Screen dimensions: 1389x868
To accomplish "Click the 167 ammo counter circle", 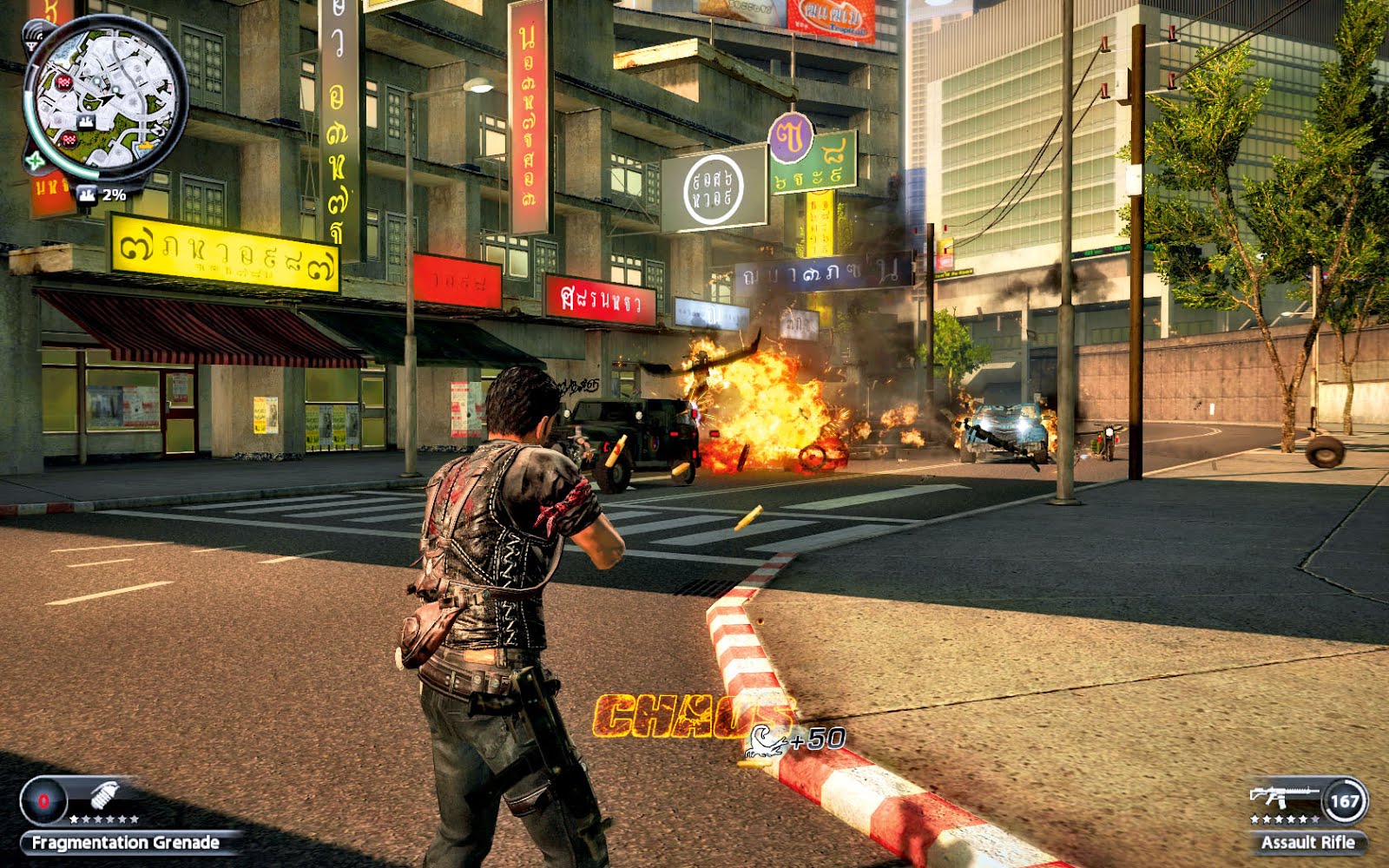I will tap(1345, 799).
